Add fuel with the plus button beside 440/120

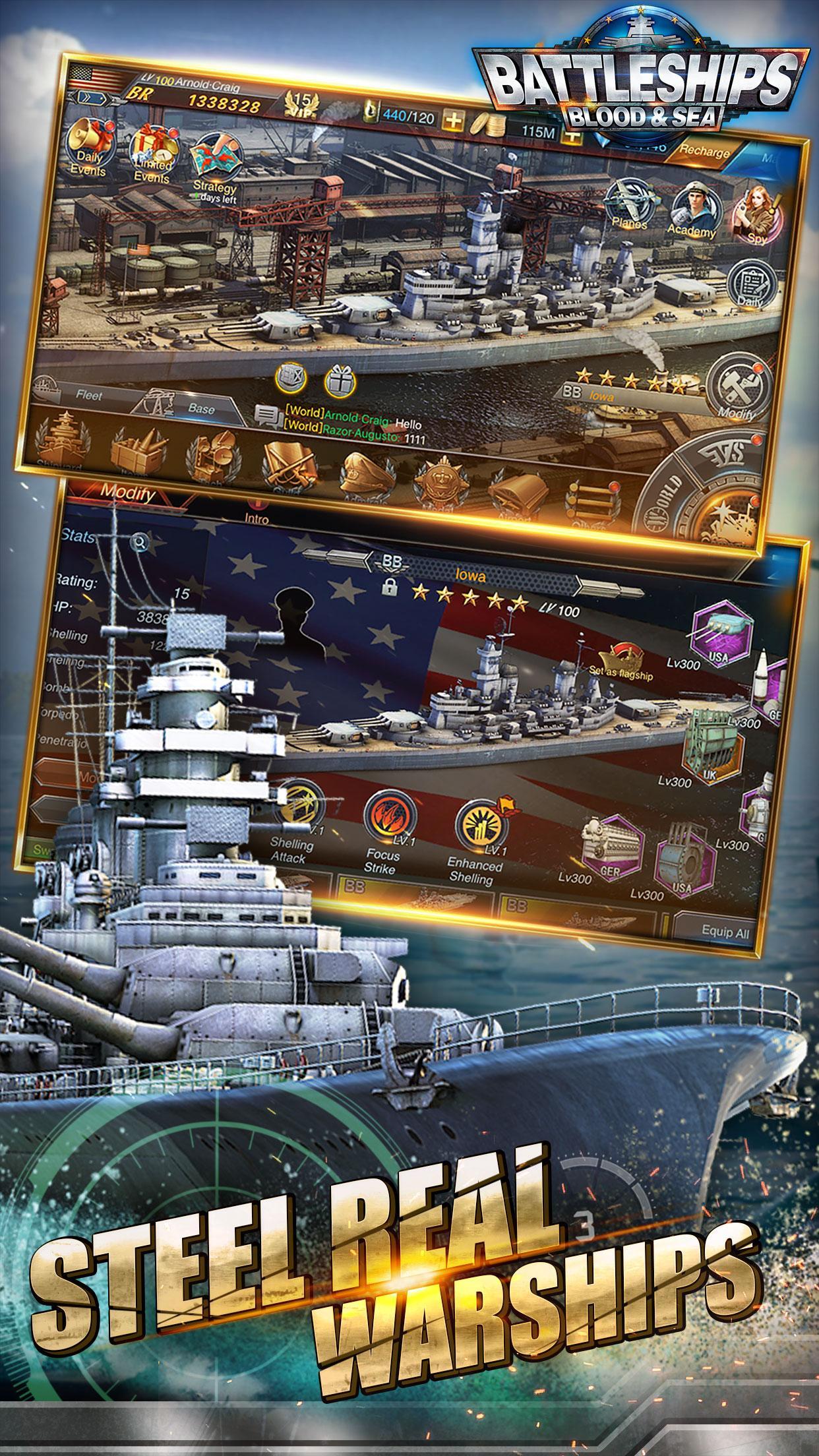click(x=455, y=121)
